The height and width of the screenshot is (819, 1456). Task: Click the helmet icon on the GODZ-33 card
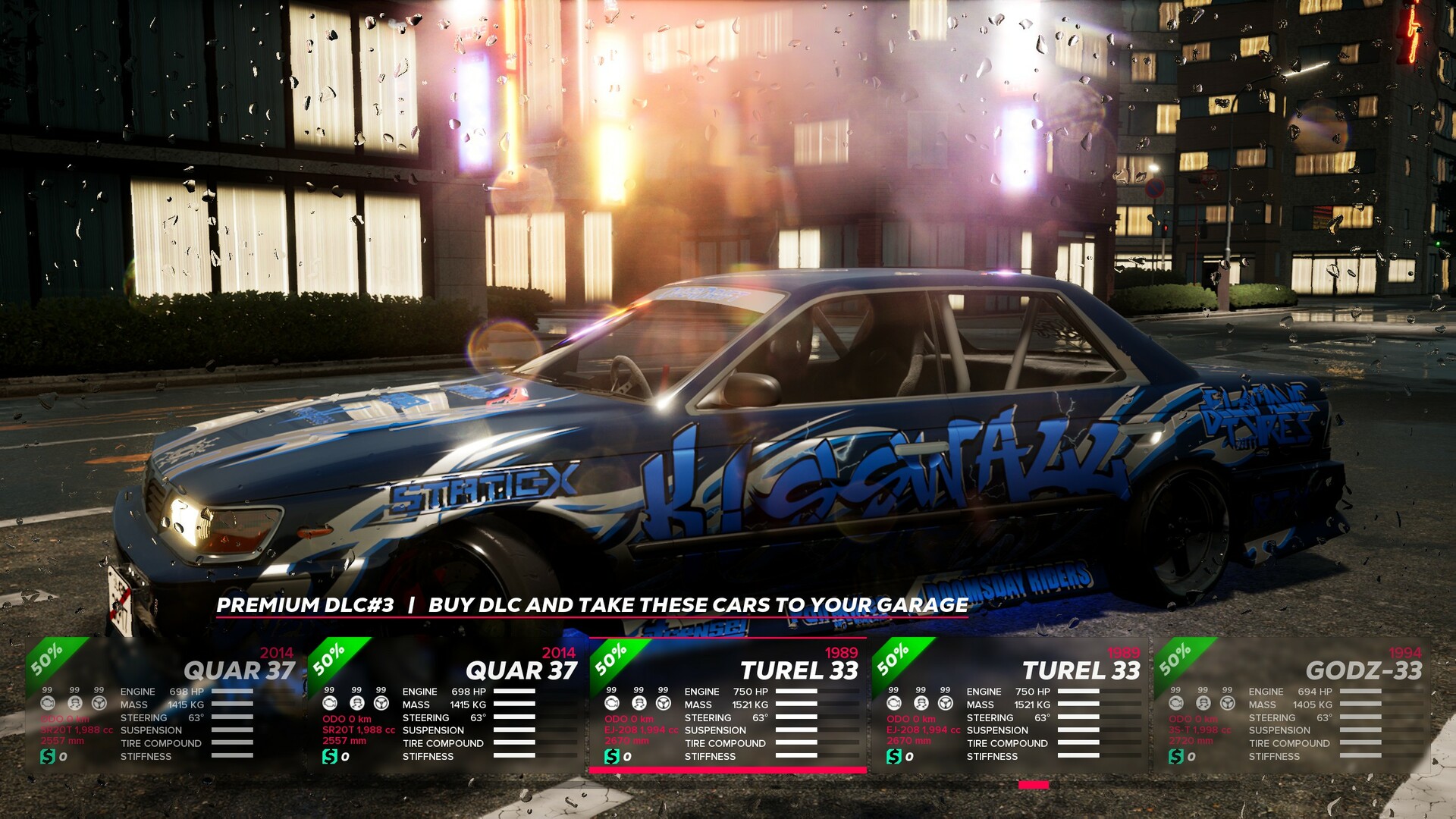coord(1204,701)
